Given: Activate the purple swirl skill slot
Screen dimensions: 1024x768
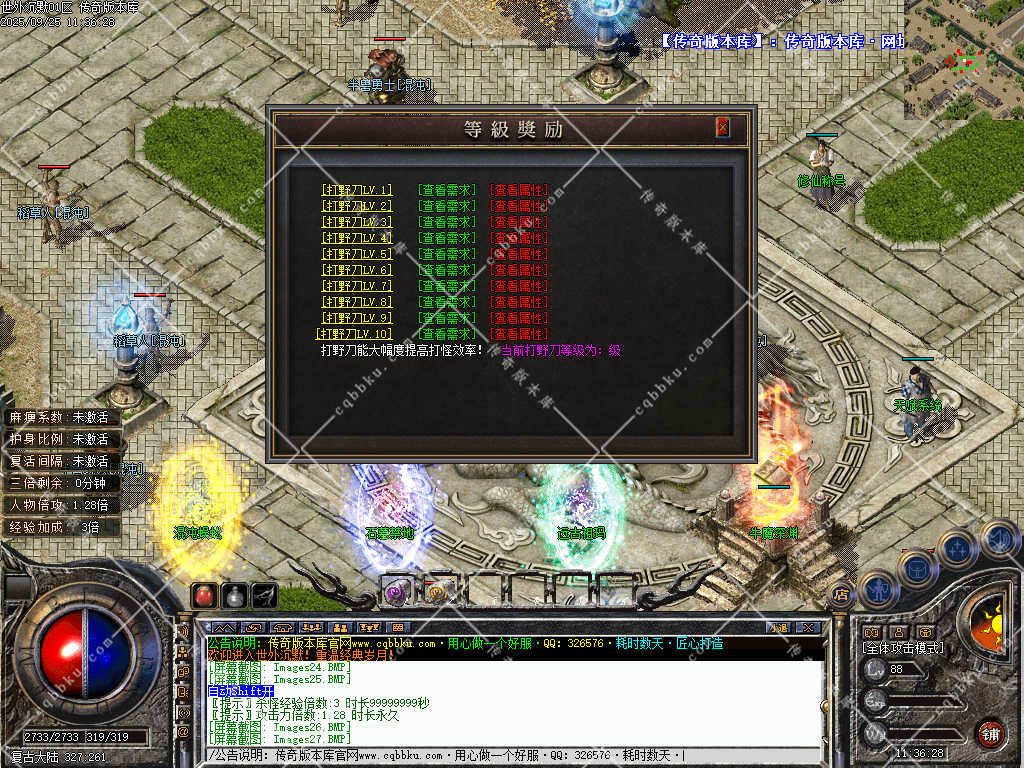Looking at the screenshot, I should tap(396, 591).
